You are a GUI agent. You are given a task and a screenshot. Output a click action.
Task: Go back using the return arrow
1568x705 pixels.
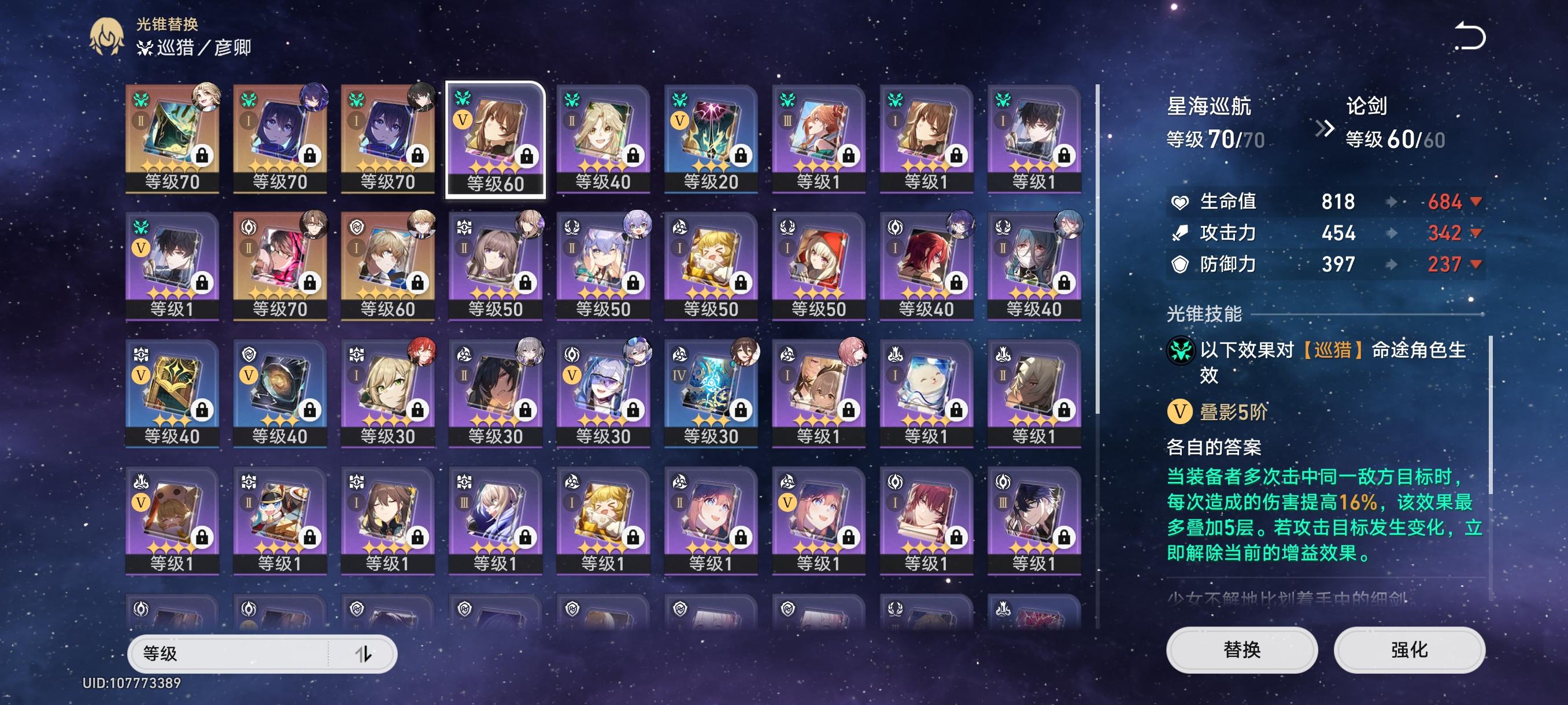[1469, 36]
